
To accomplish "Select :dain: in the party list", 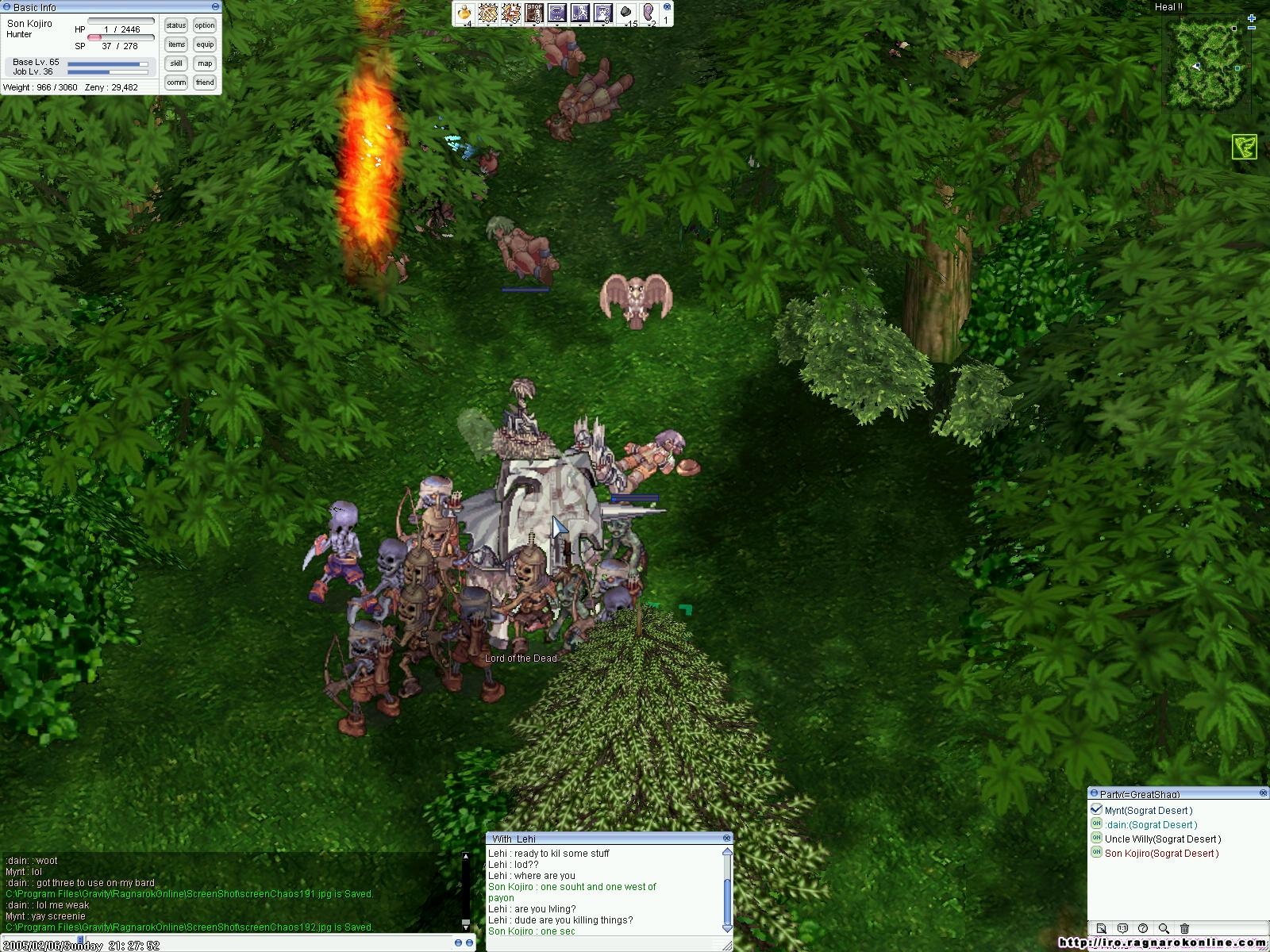I will coord(1151,825).
